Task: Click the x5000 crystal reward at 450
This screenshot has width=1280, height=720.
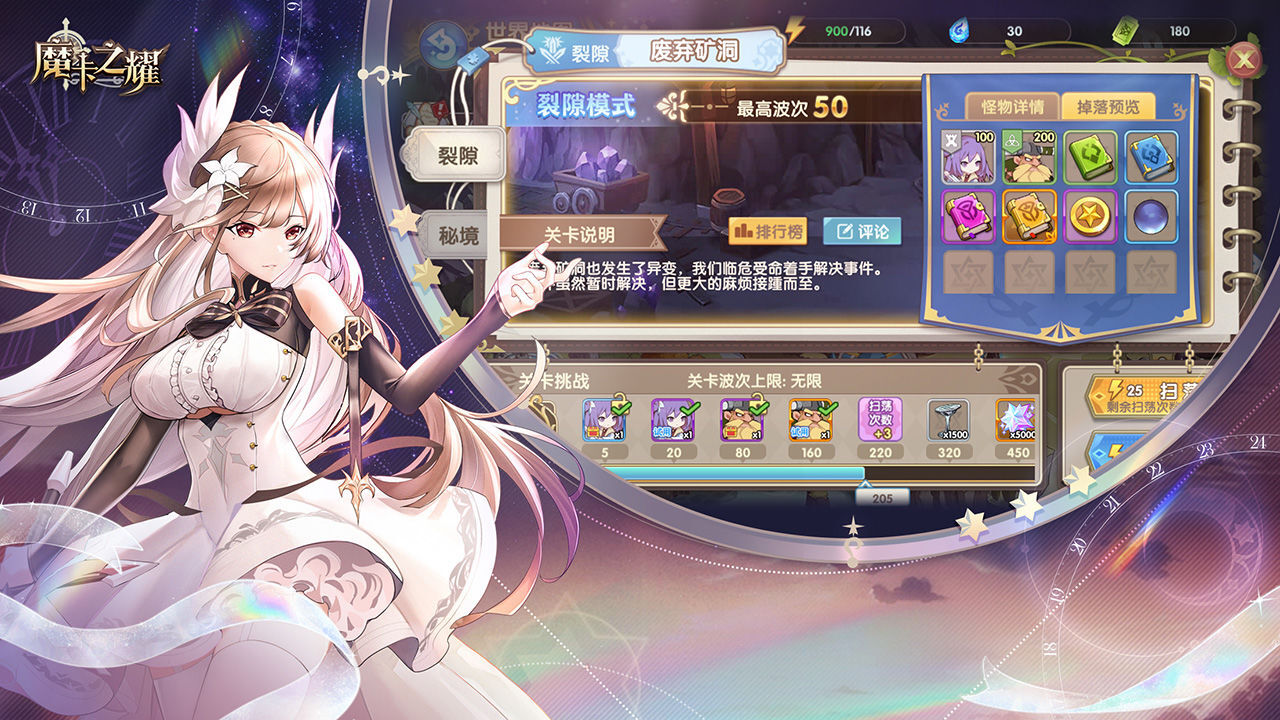Action: click(1016, 420)
